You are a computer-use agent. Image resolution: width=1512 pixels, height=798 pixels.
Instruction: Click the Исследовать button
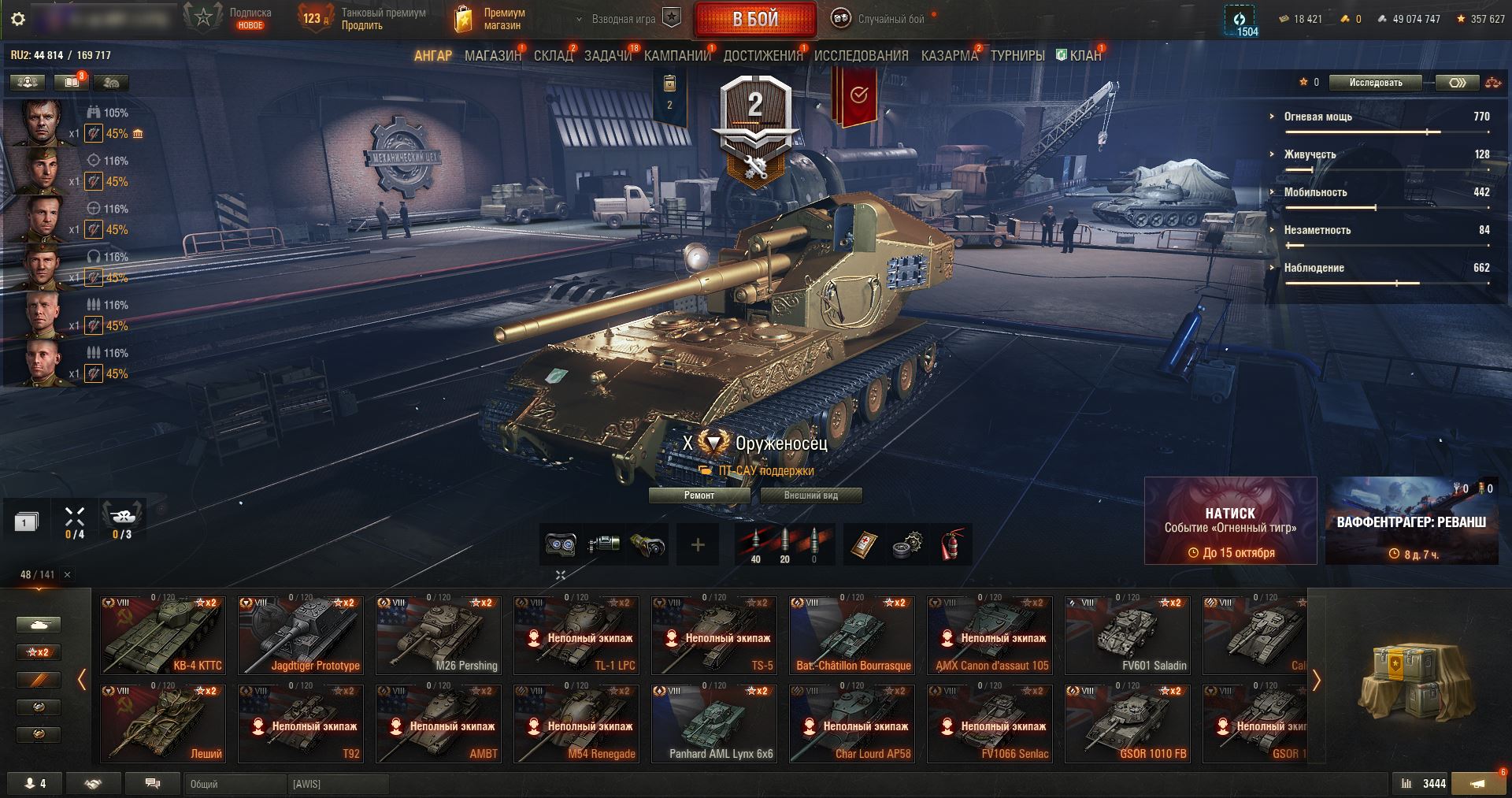click(x=1375, y=83)
